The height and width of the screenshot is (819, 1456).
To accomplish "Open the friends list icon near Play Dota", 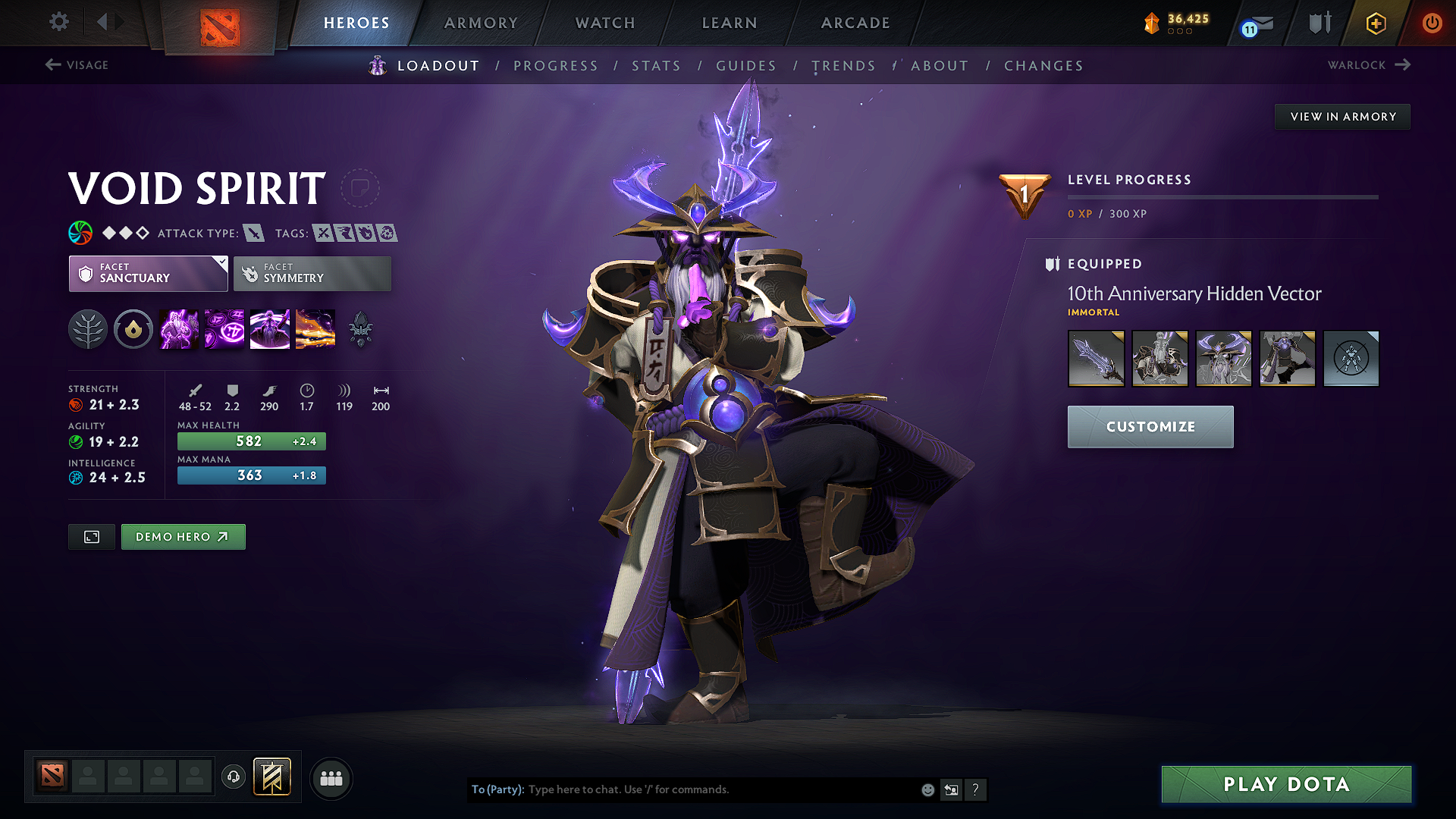I will click(331, 778).
